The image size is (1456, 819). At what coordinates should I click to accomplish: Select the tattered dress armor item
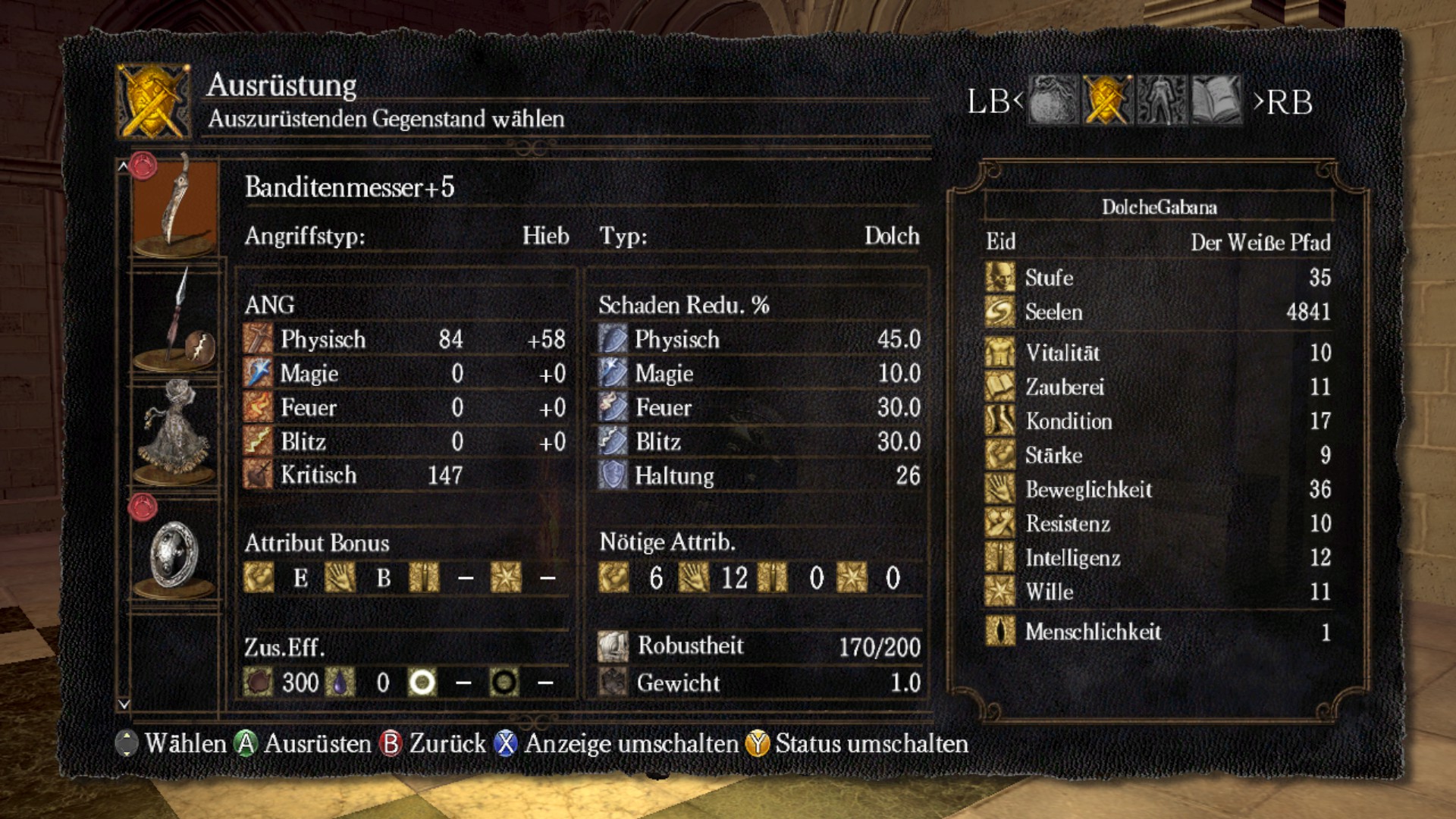(x=176, y=432)
